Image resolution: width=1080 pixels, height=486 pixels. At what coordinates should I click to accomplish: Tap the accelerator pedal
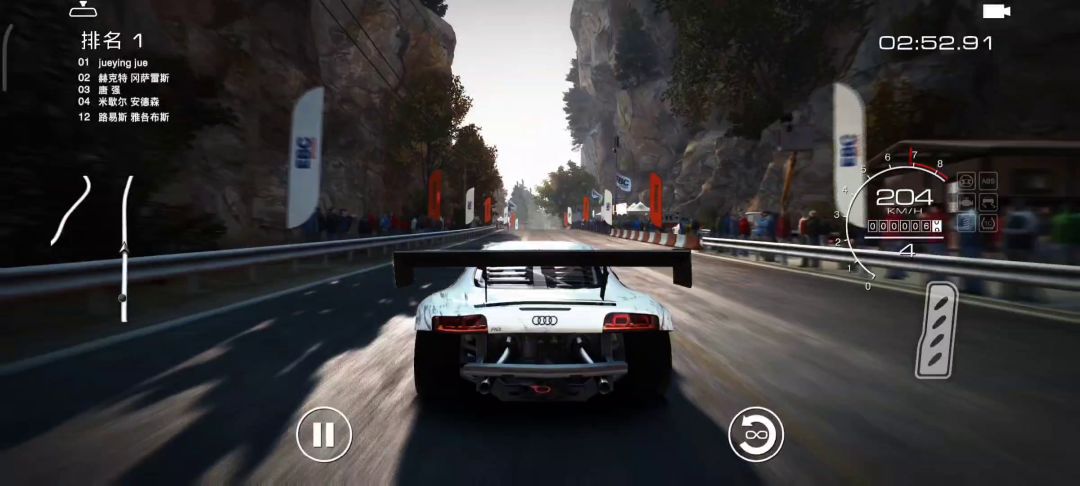(x=936, y=330)
